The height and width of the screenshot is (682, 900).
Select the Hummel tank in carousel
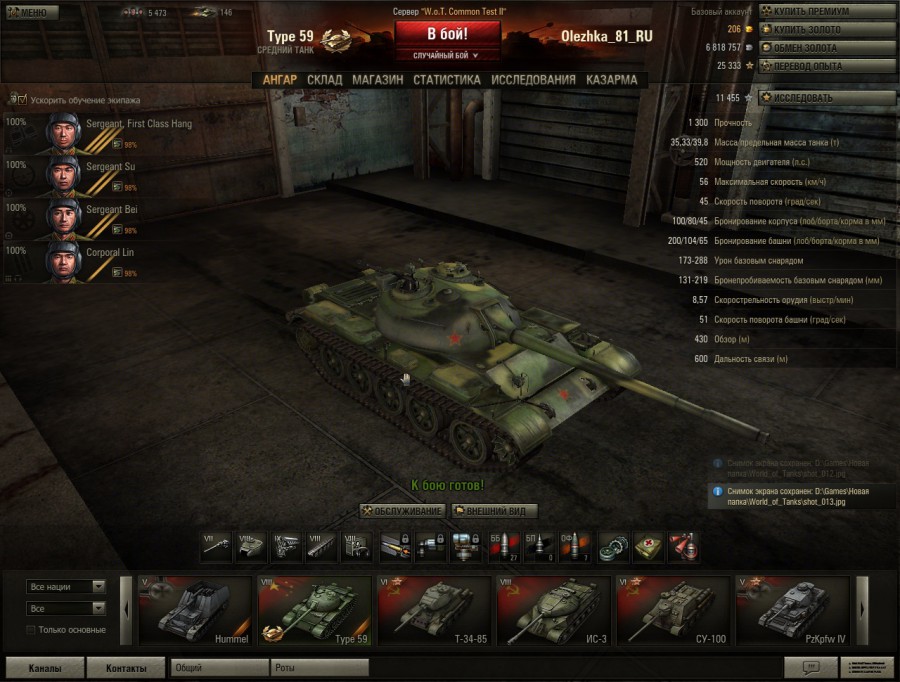tap(193, 609)
